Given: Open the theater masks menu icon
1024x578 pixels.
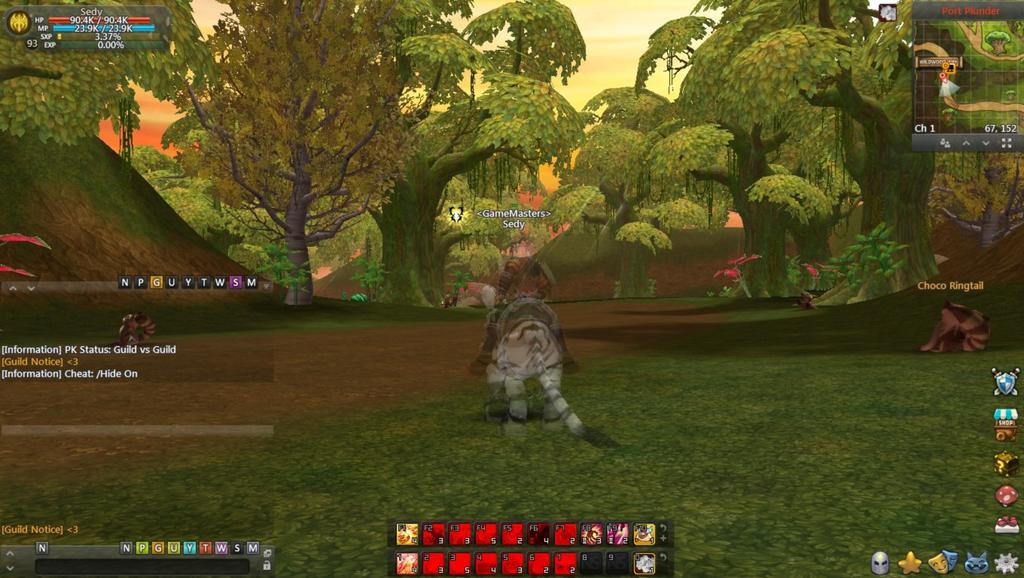Looking at the screenshot, I should tap(941, 562).
